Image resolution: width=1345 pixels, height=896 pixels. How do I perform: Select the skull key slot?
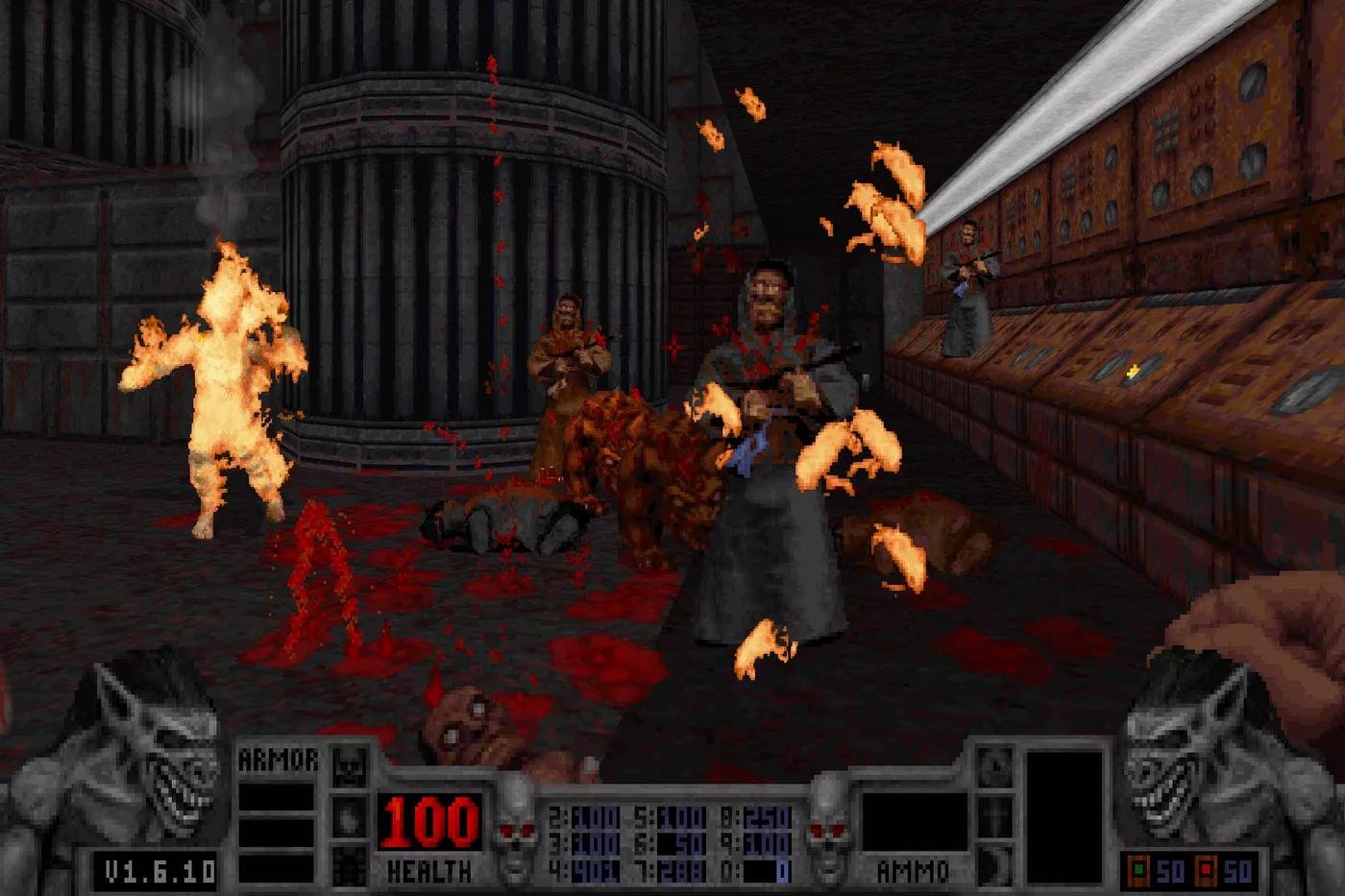click(x=350, y=765)
